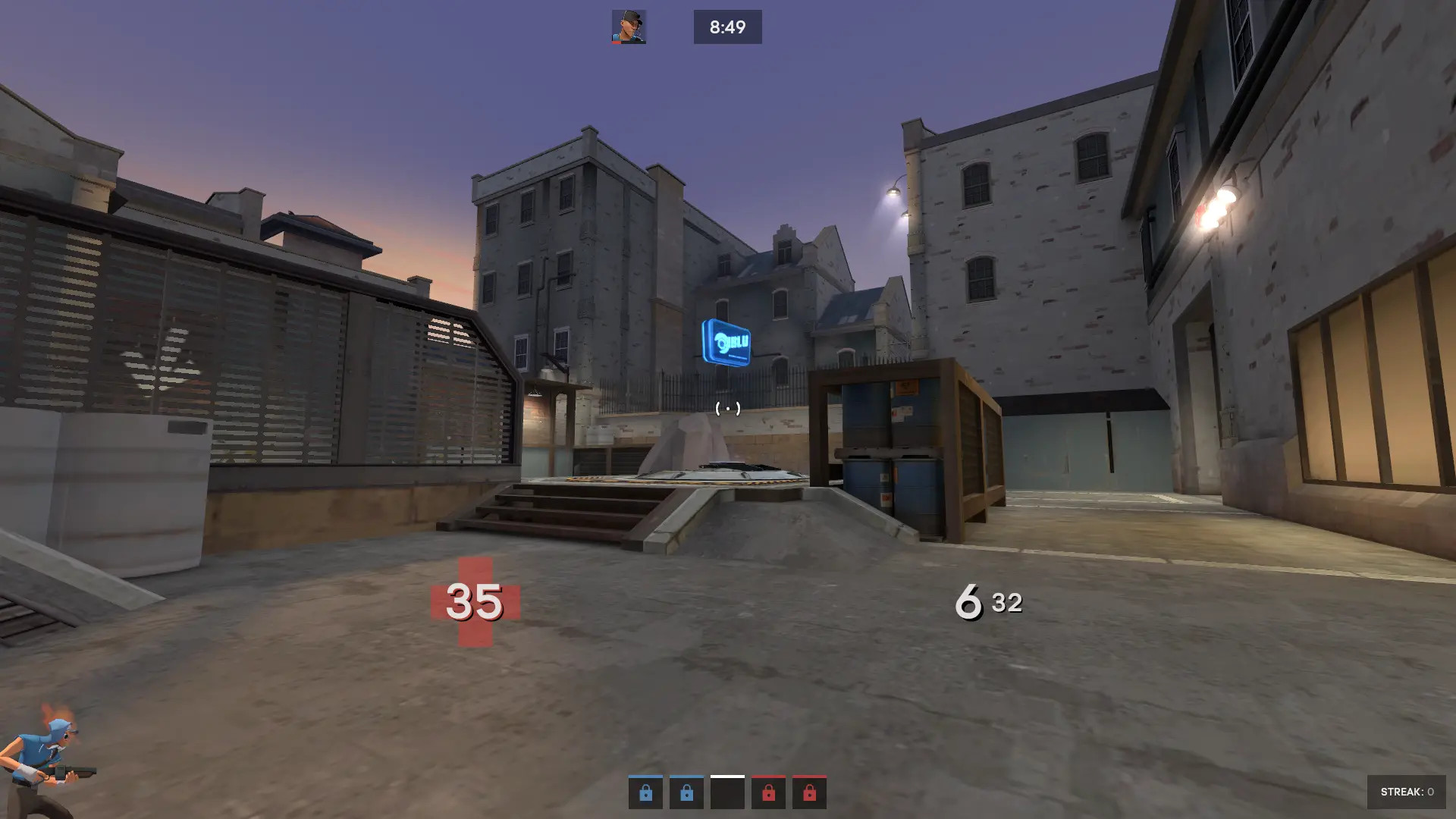Click the ammo counter showing 6
Viewport: 1456px width, 819px height.
[968, 603]
